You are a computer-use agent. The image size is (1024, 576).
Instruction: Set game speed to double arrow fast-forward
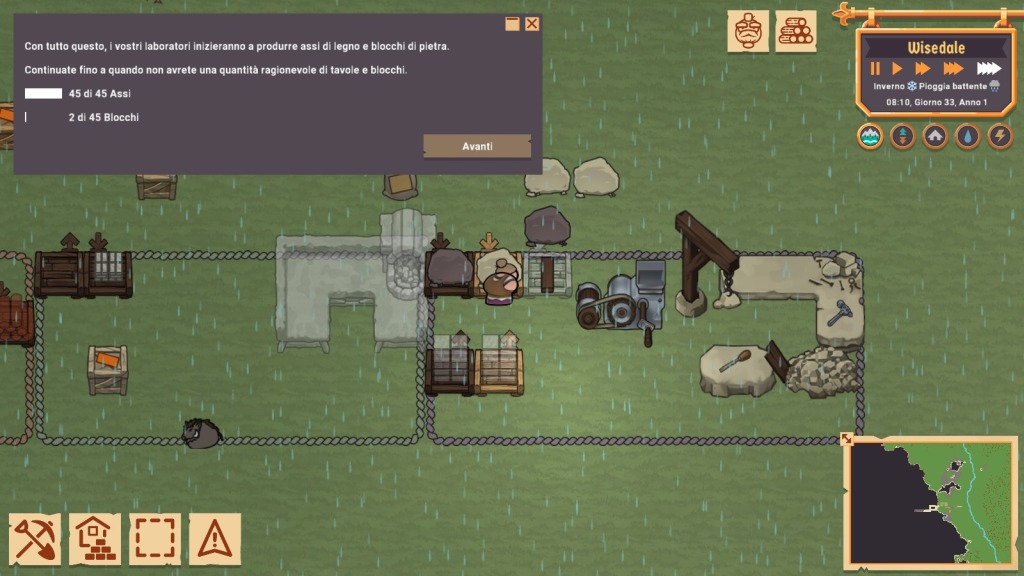click(x=922, y=69)
